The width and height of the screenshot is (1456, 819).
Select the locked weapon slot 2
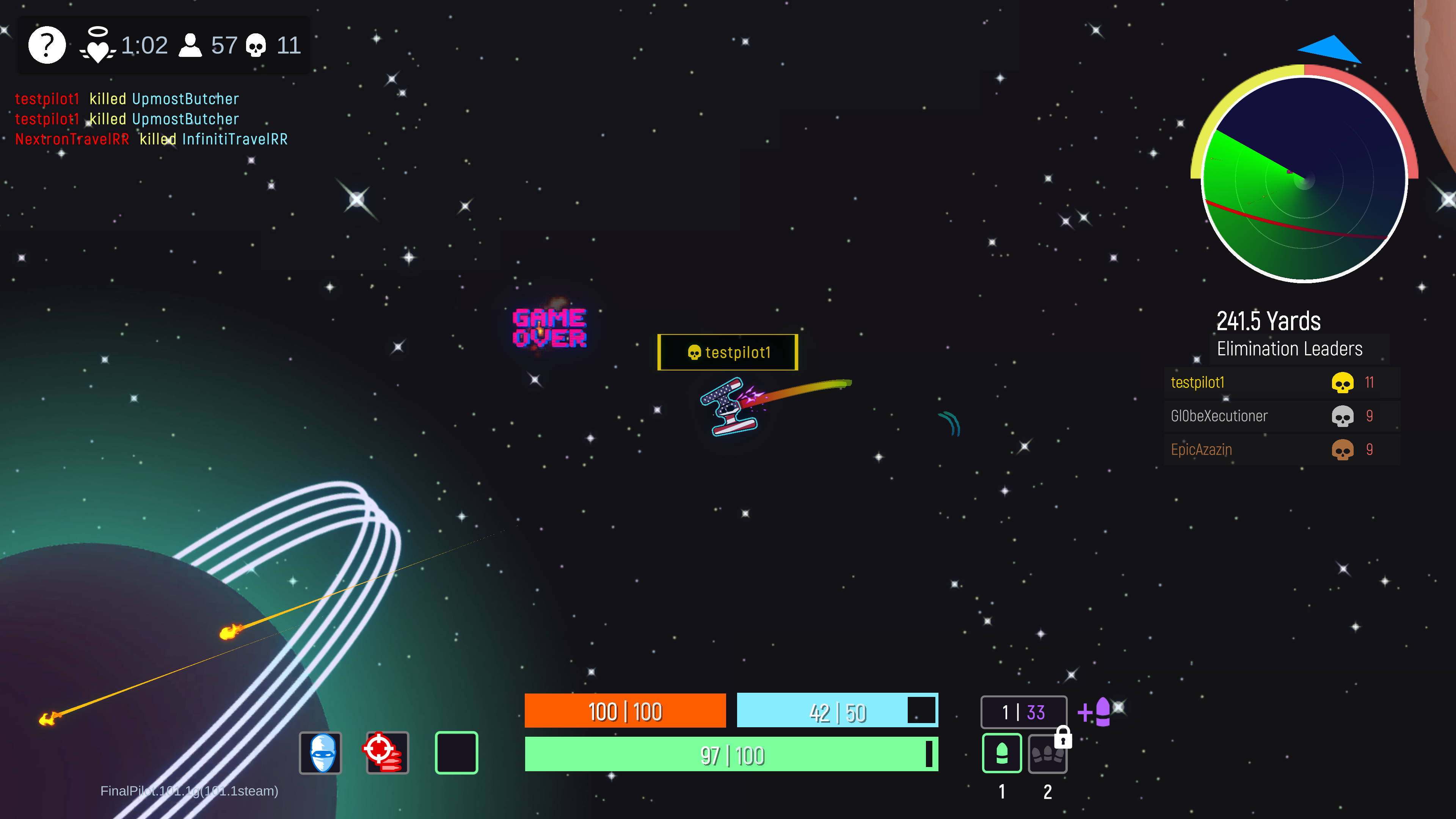point(1047,753)
